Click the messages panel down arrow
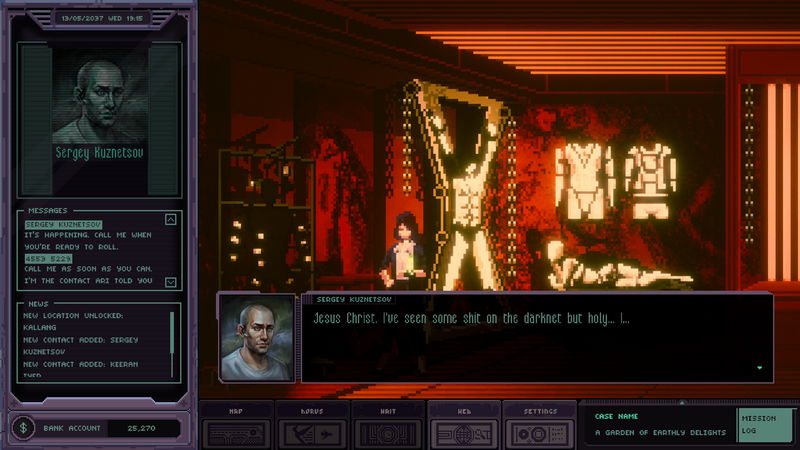 click(x=170, y=282)
